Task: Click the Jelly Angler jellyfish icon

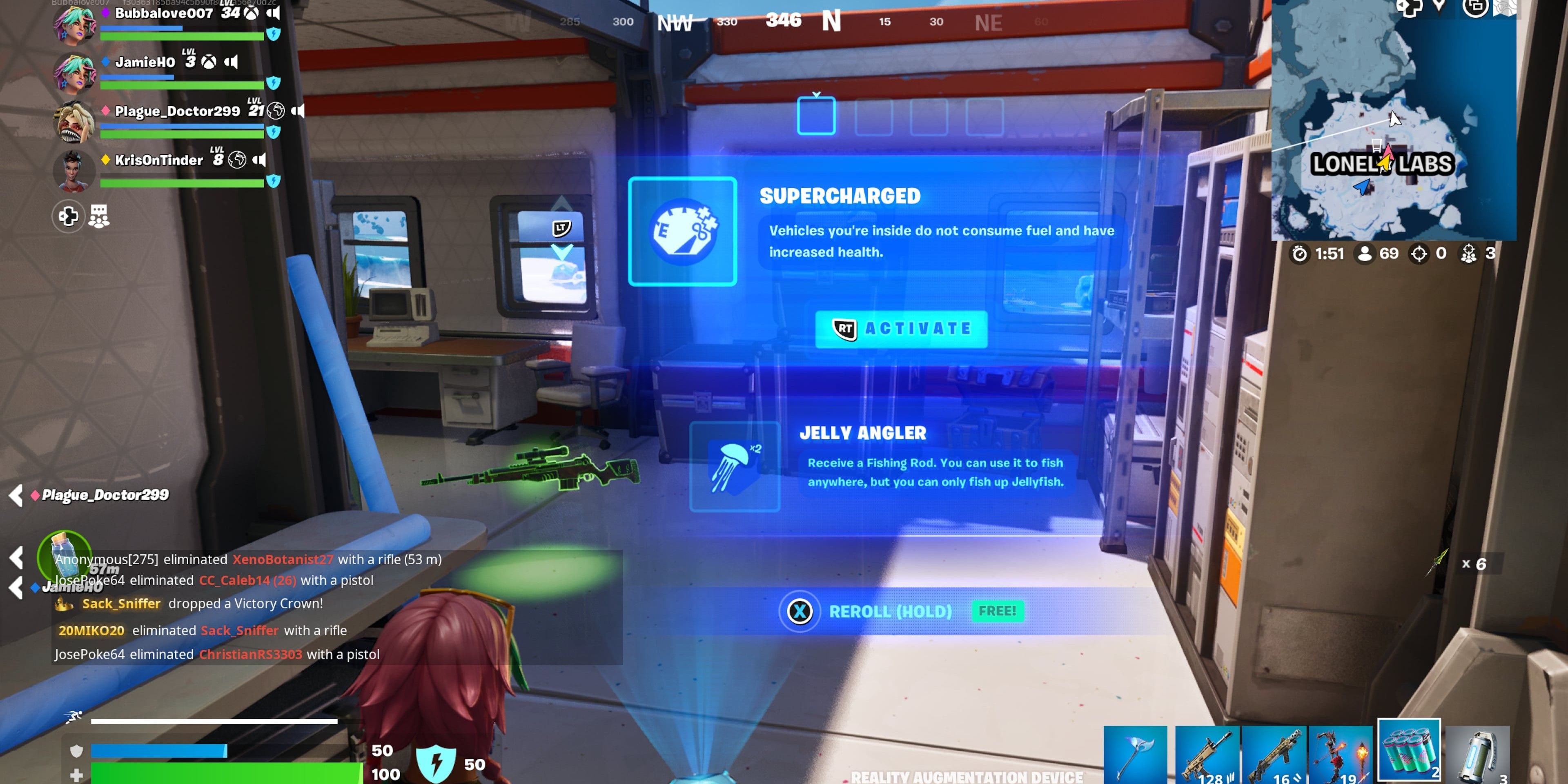Action: [735, 467]
